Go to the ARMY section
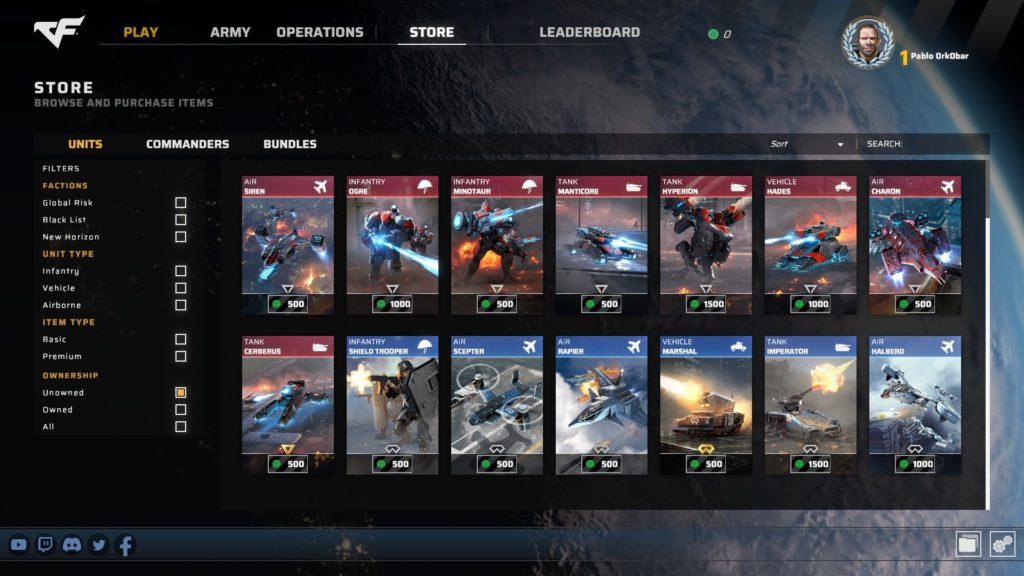 click(x=230, y=32)
